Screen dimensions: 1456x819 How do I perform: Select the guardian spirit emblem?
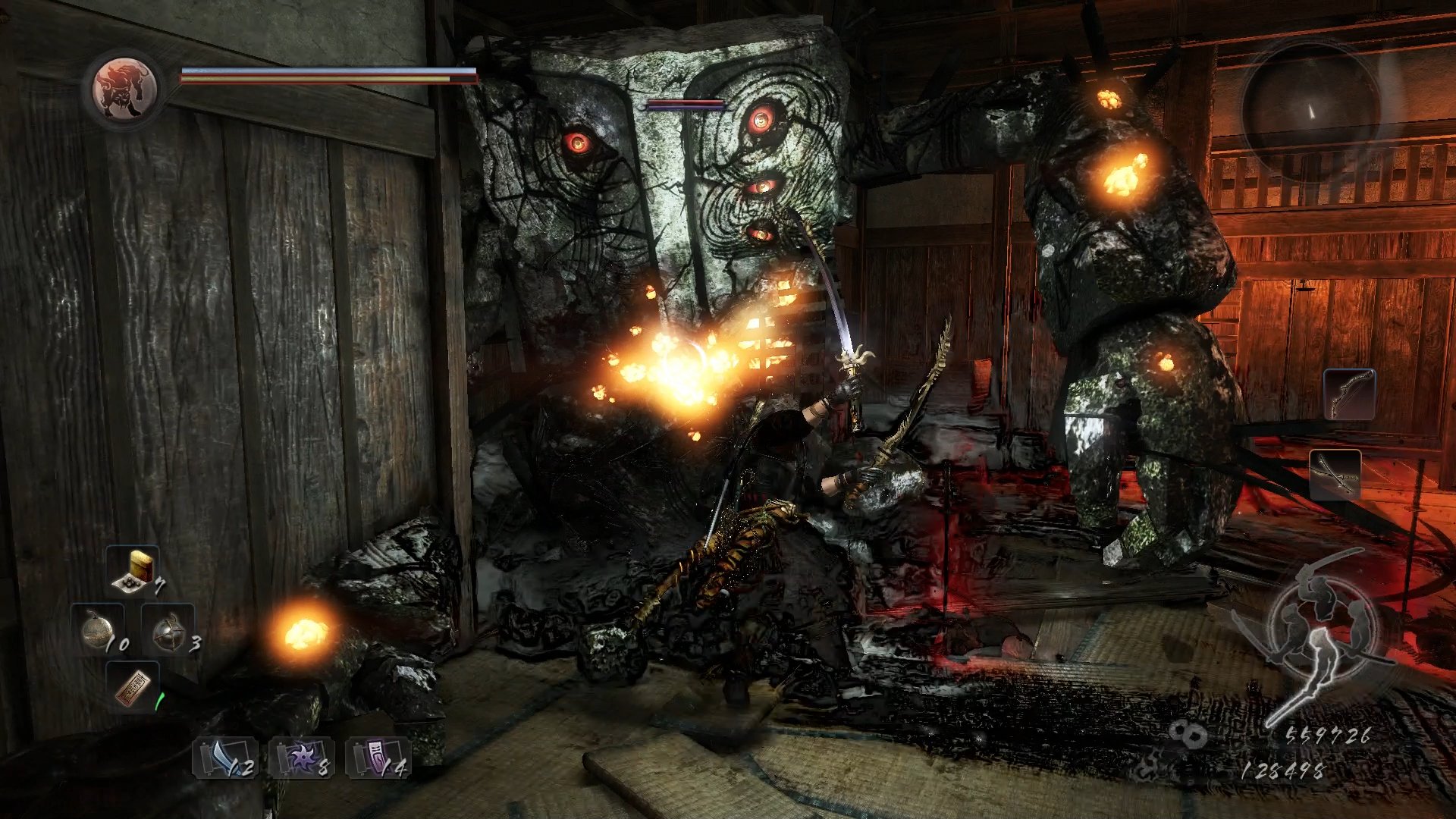(x=124, y=89)
